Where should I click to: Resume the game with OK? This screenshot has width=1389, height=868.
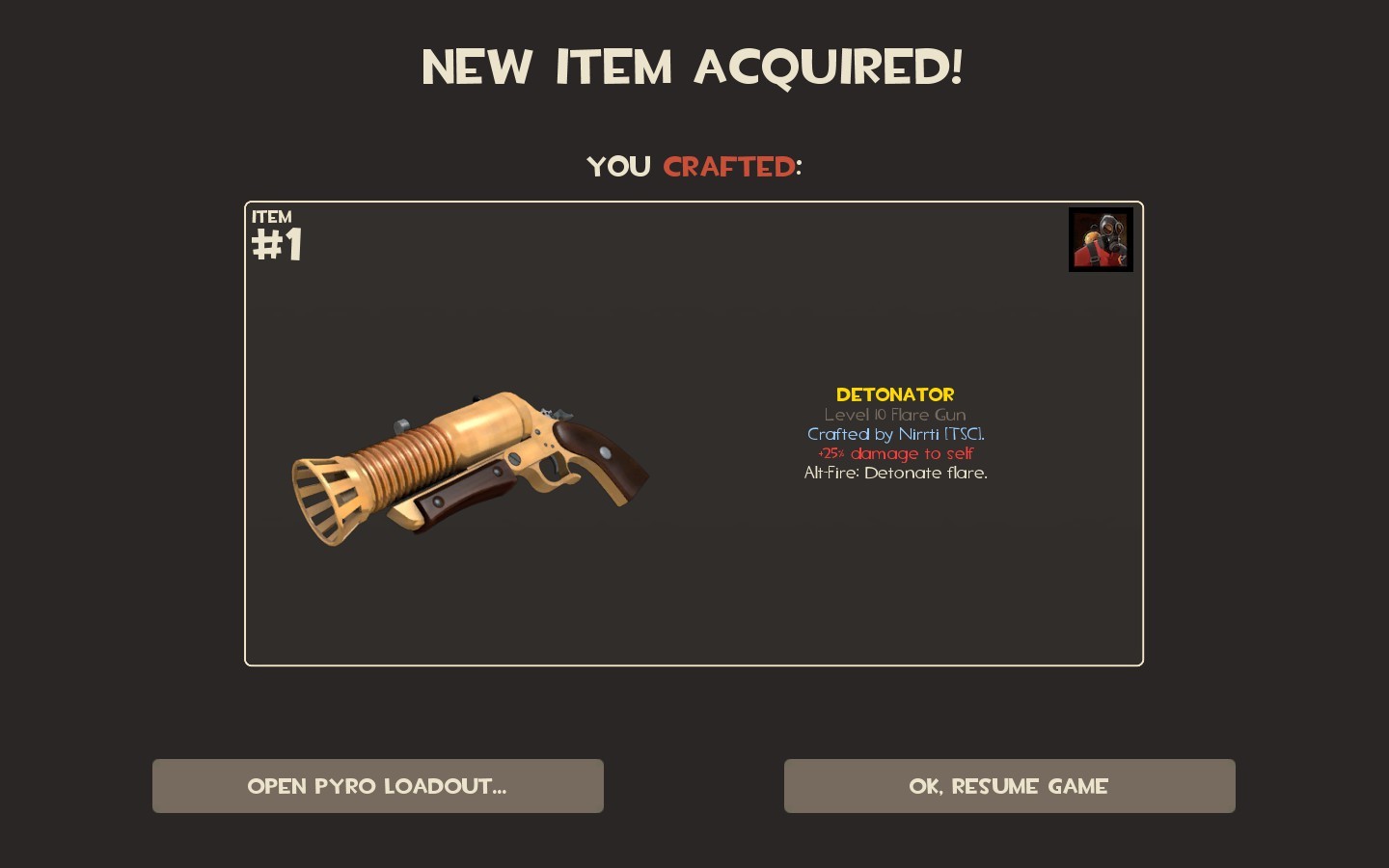(1009, 785)
